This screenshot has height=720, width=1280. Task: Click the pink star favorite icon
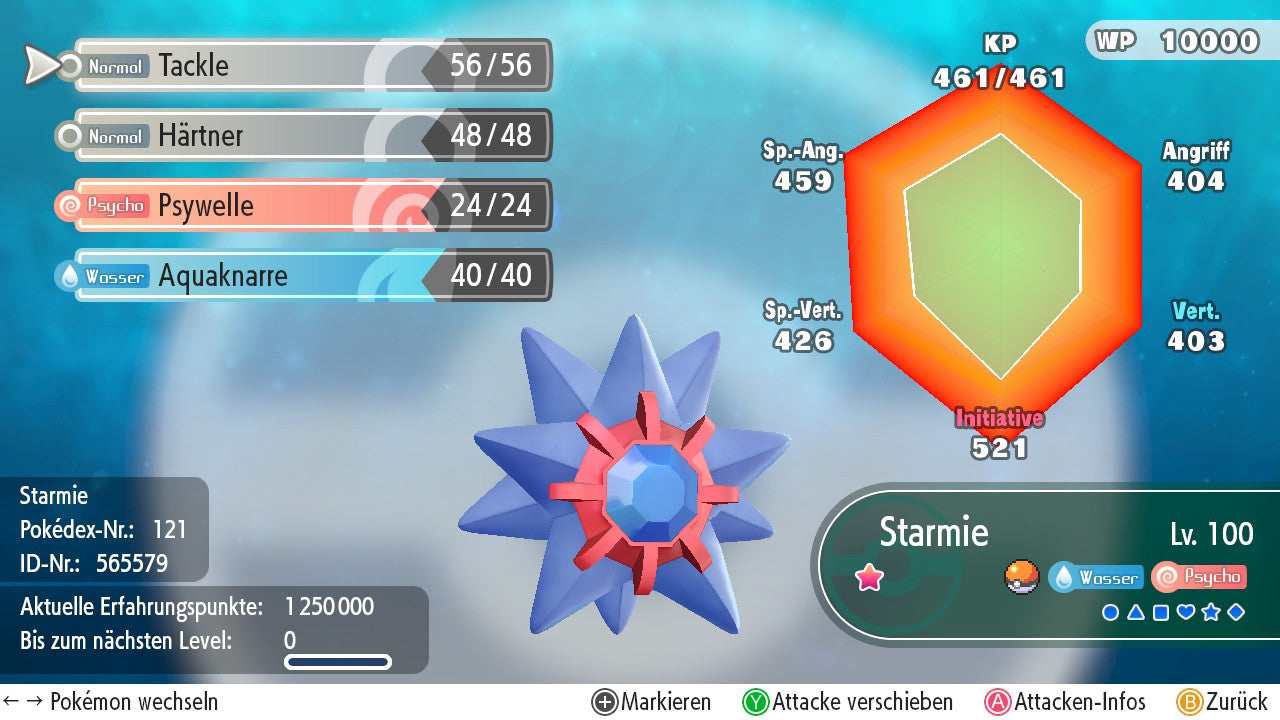tap(869, 578)
